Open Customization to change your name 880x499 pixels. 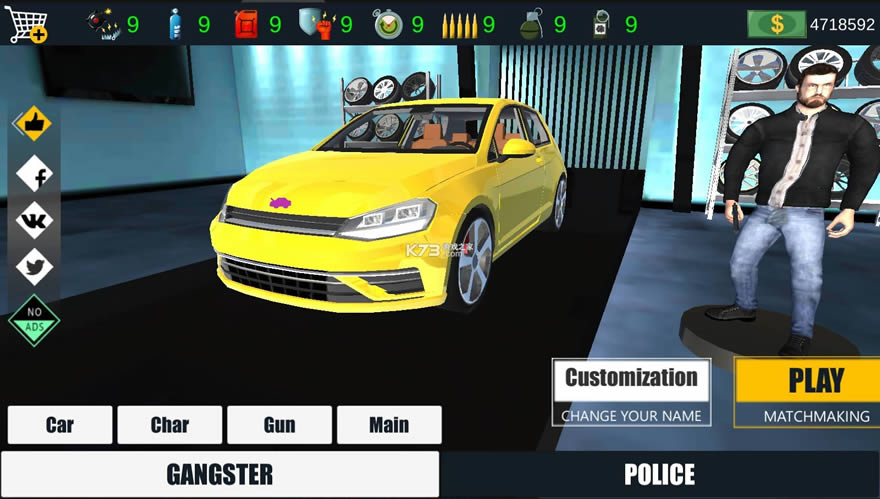[x=631, y=392]
